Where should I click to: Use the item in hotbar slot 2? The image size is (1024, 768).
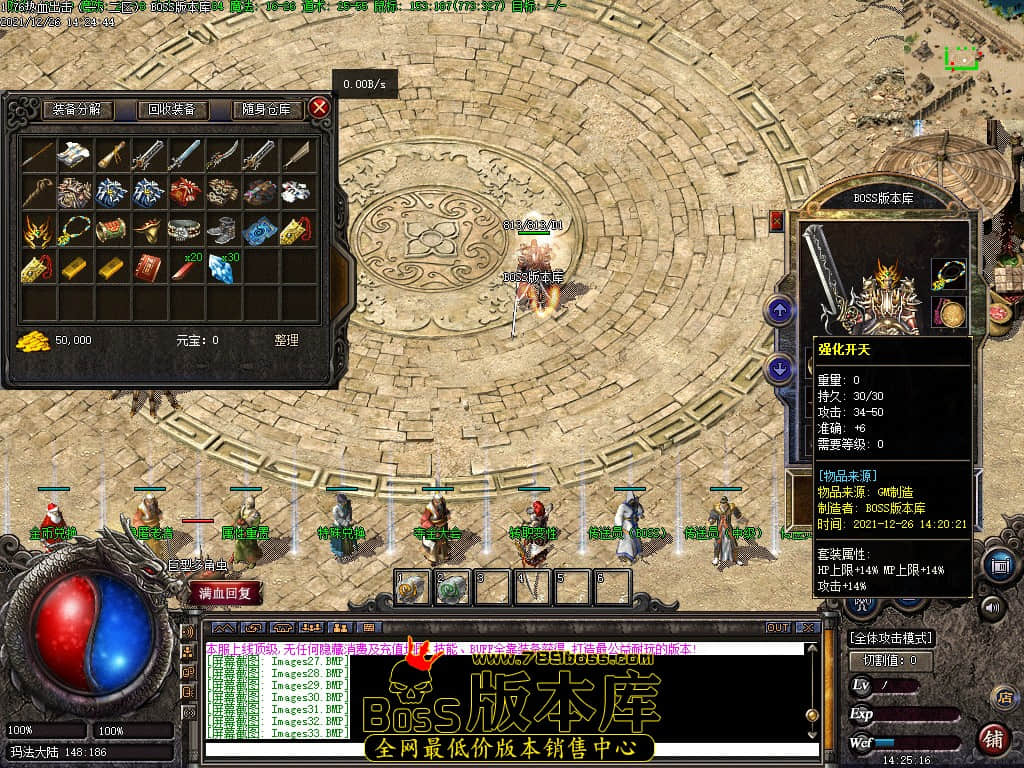click(452, 588)
